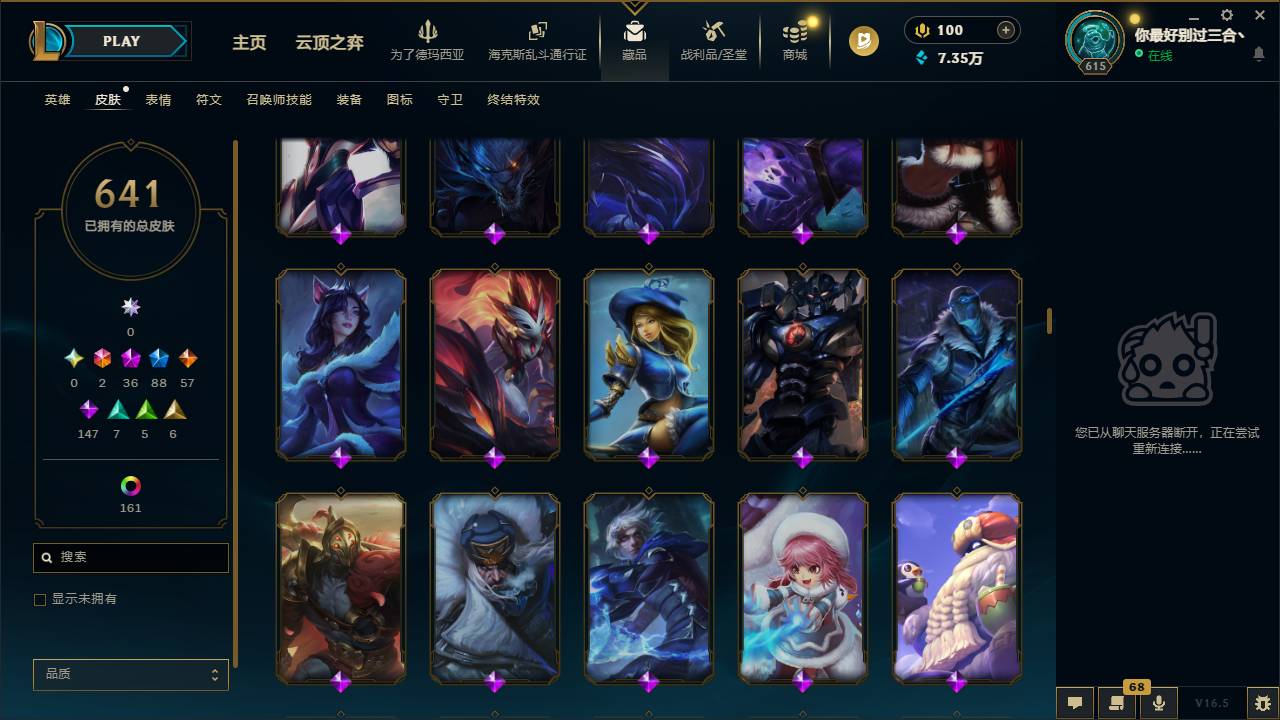The height and width of the screenshot is (720, 1280).
Task: Click the settings gear icon
Action: tap(1226, 15)
